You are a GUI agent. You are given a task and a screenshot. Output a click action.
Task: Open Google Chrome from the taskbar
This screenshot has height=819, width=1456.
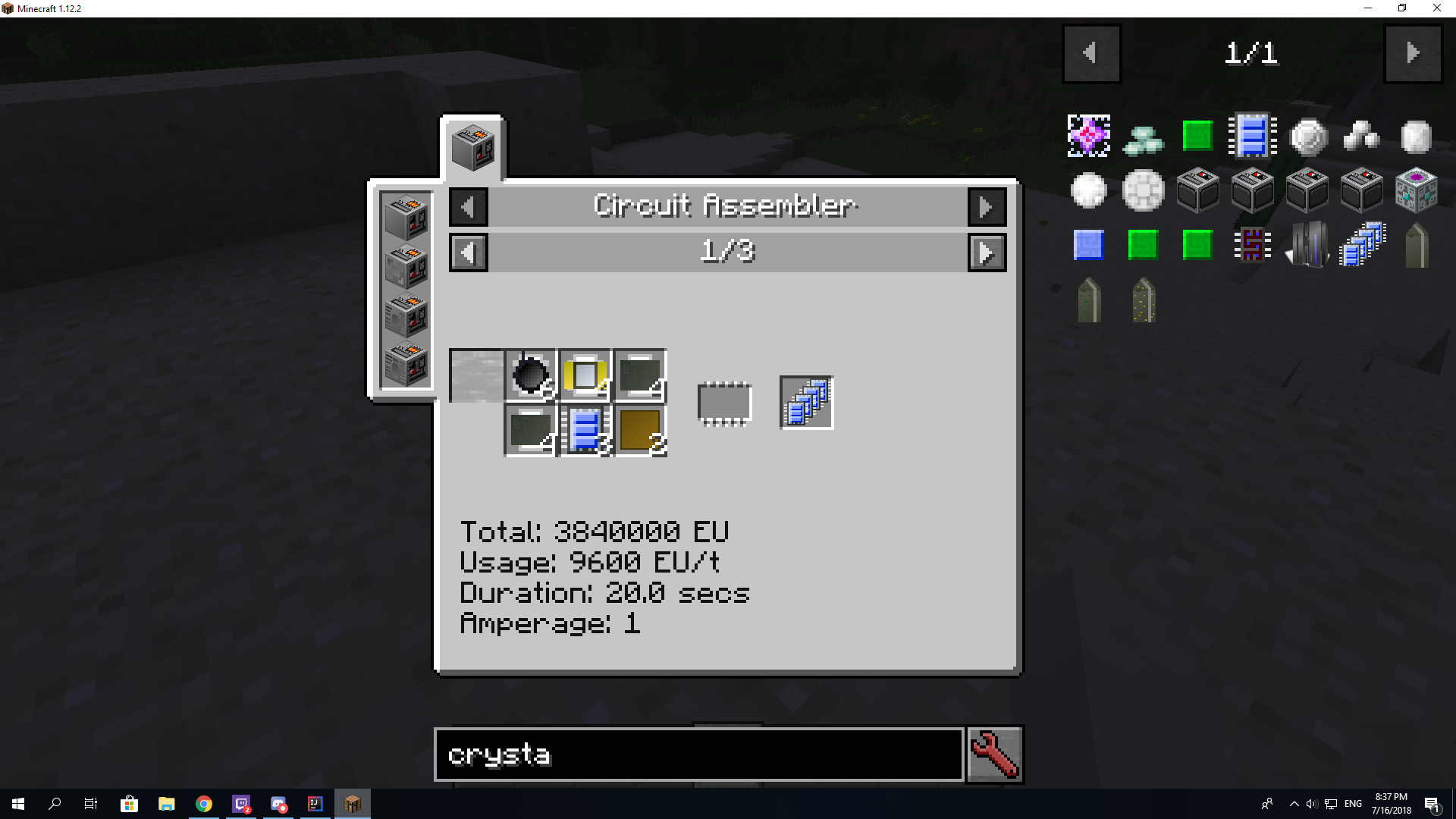click(x=203, y=804)
